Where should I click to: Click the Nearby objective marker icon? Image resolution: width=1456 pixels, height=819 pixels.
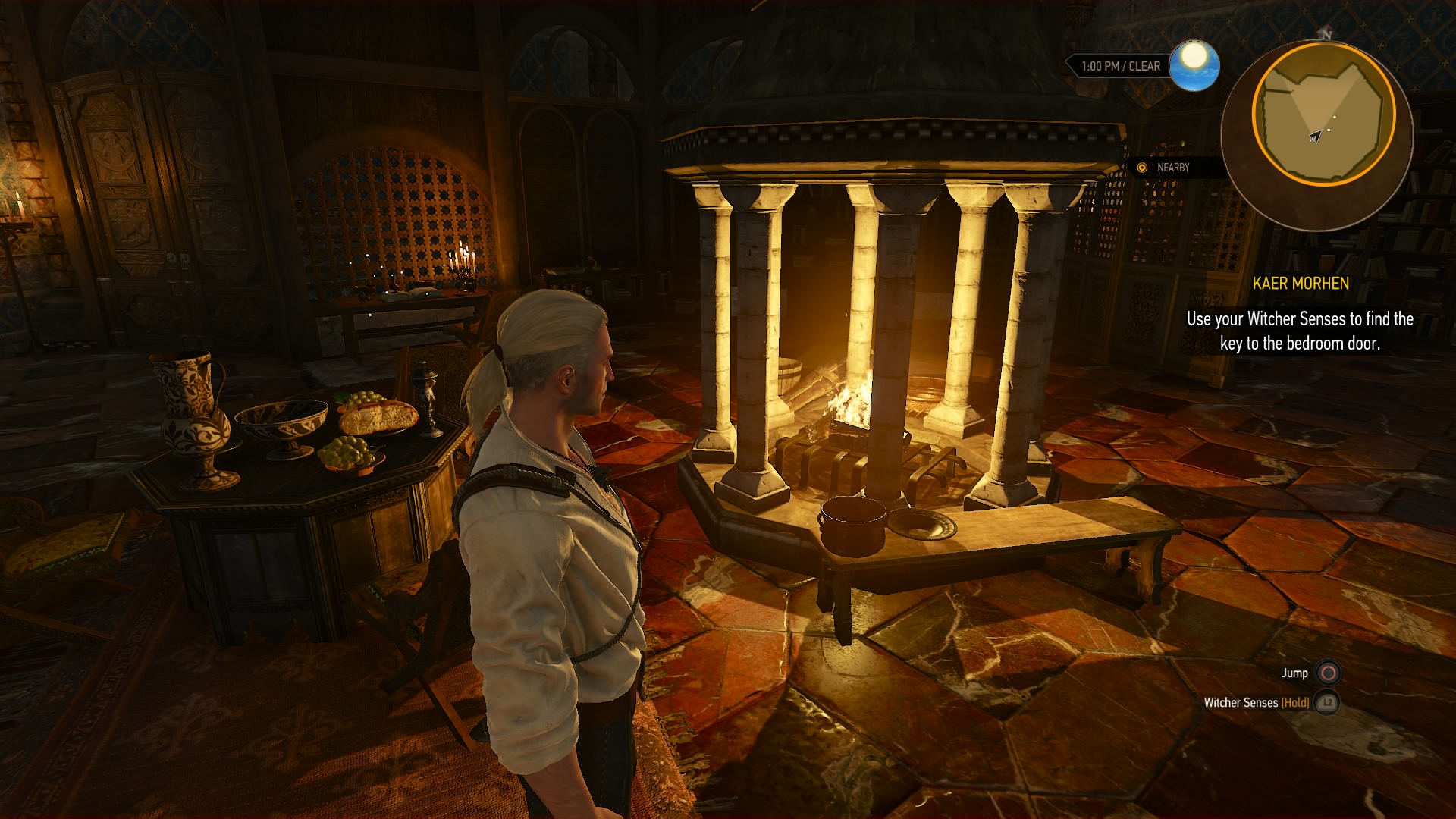(x=1142, y=168)
